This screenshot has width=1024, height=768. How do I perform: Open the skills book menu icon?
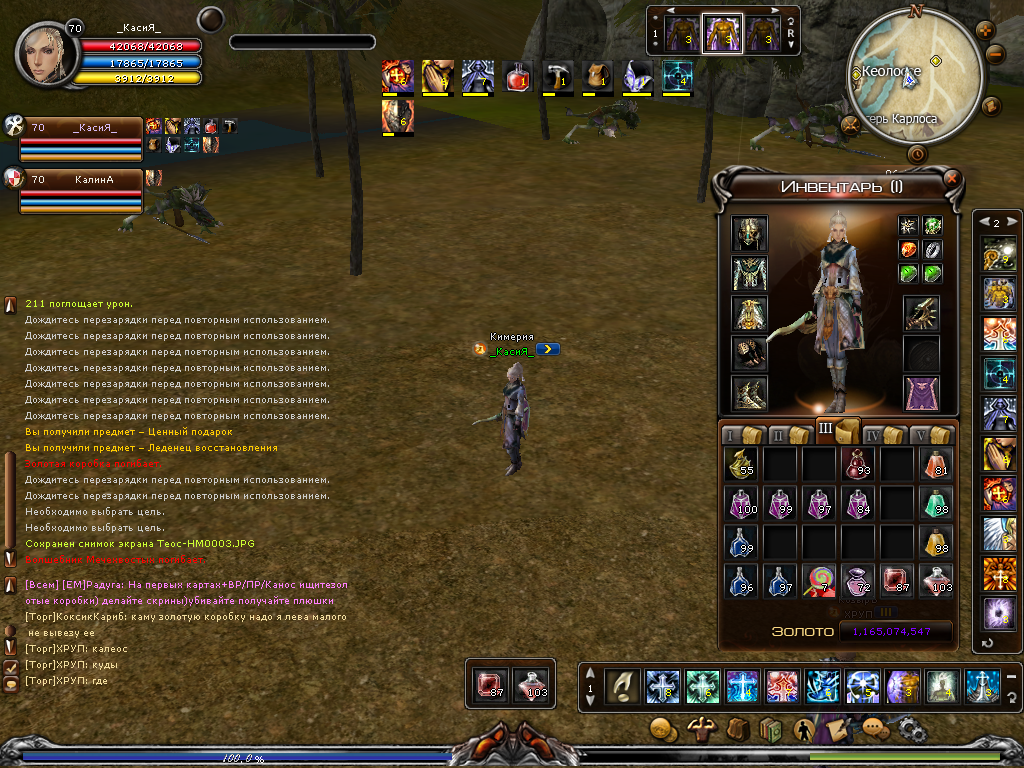point(770,729)
